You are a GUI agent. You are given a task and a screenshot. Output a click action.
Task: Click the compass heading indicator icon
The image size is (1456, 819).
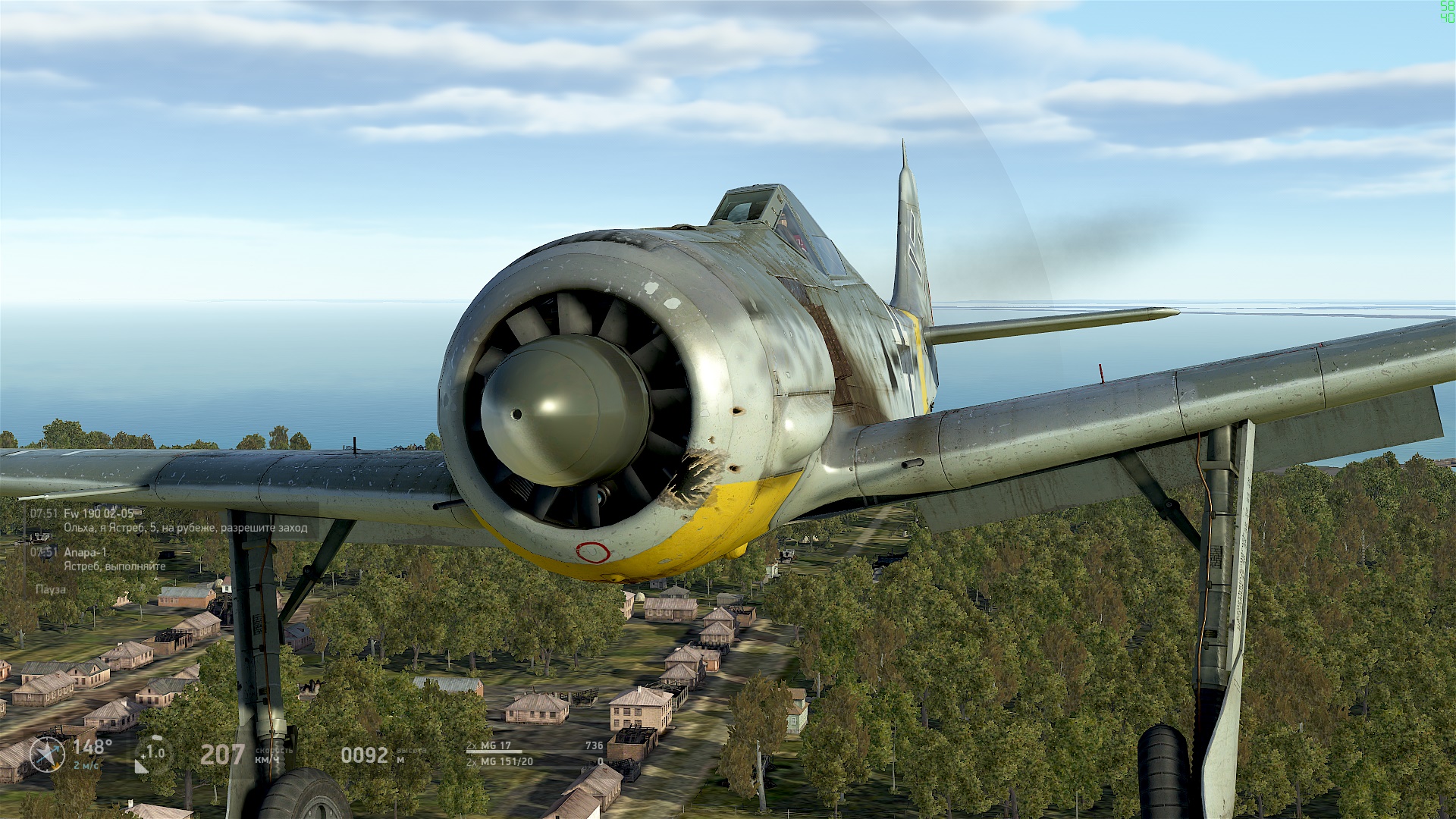[x=47, y=755]
